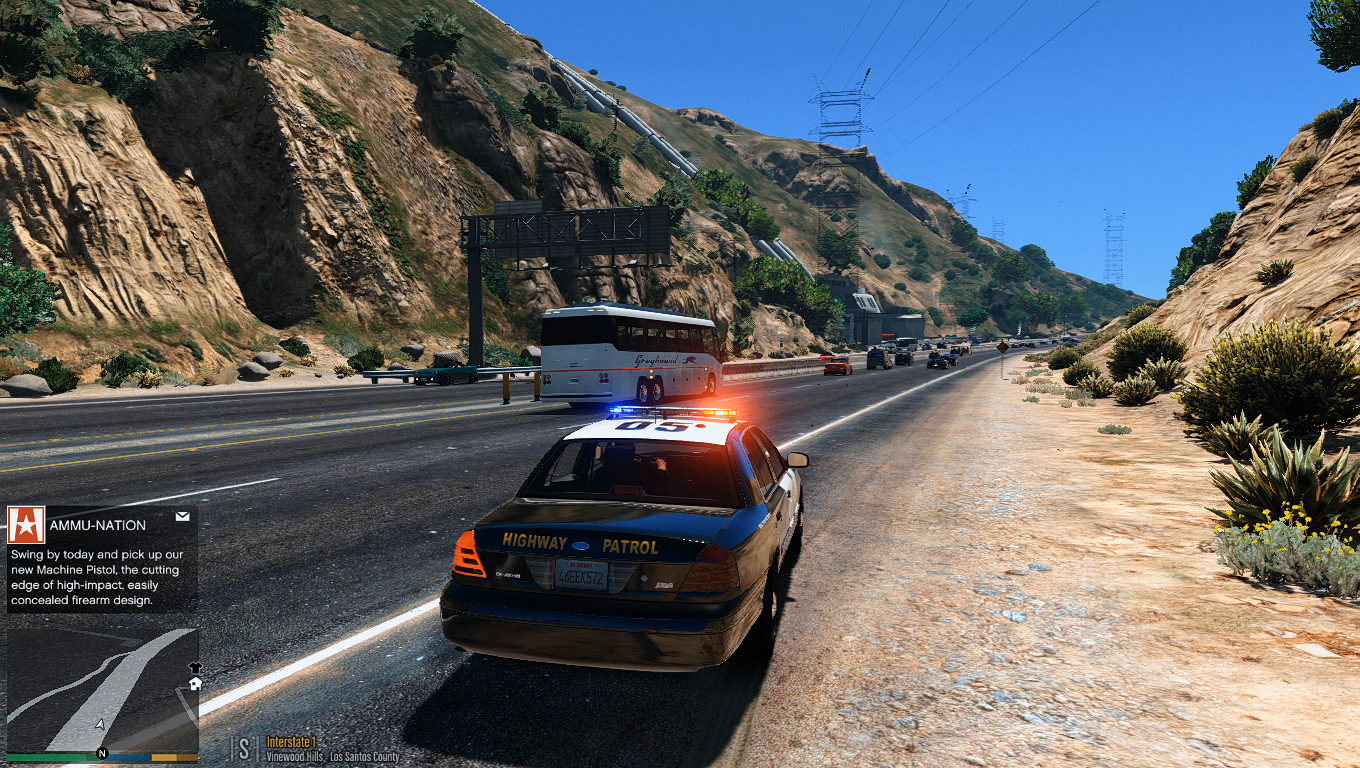This screenshot has height=768, width=1360.
Task: Click the Ammu-Nation star logo icon
Action: 26,524
